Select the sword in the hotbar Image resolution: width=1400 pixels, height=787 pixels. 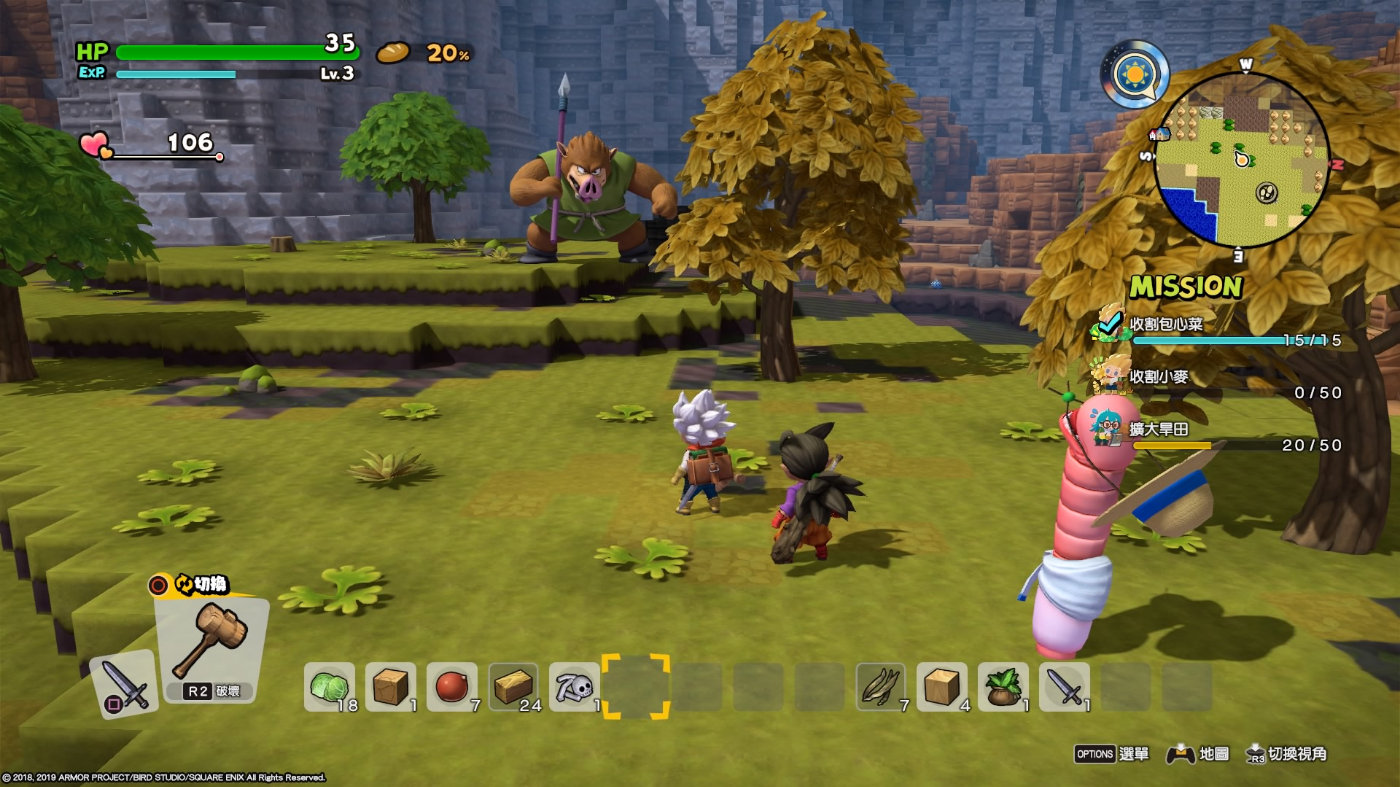click(1064, 687)
